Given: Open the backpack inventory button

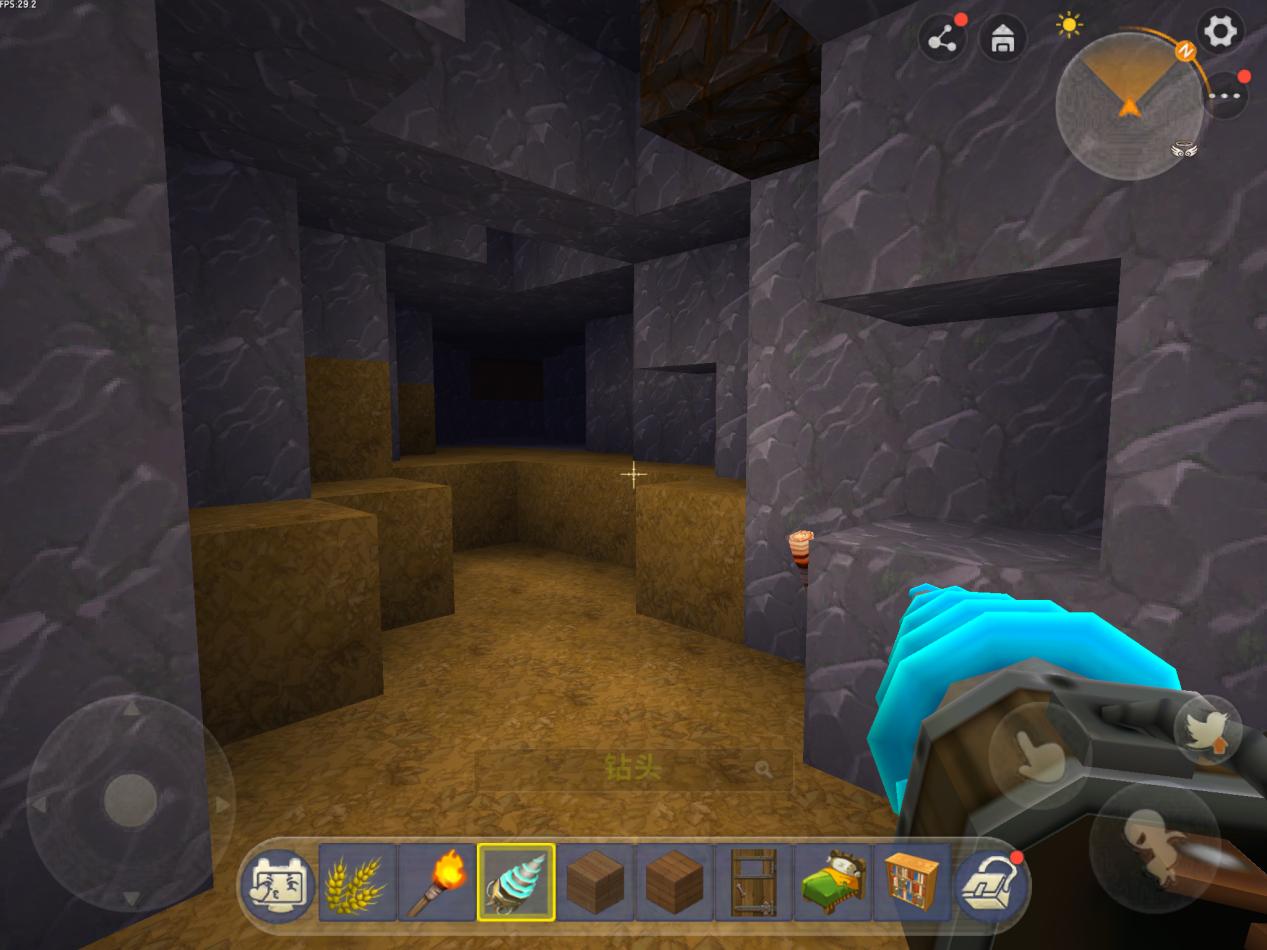Looking at the screenshot, I should [x=990, y=884].
